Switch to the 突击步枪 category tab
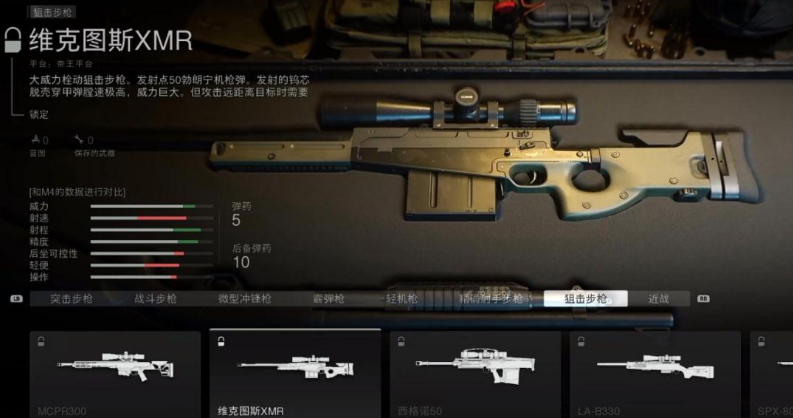Image resolution: width=793 pixels, height=418 pixels. [72, 298]
